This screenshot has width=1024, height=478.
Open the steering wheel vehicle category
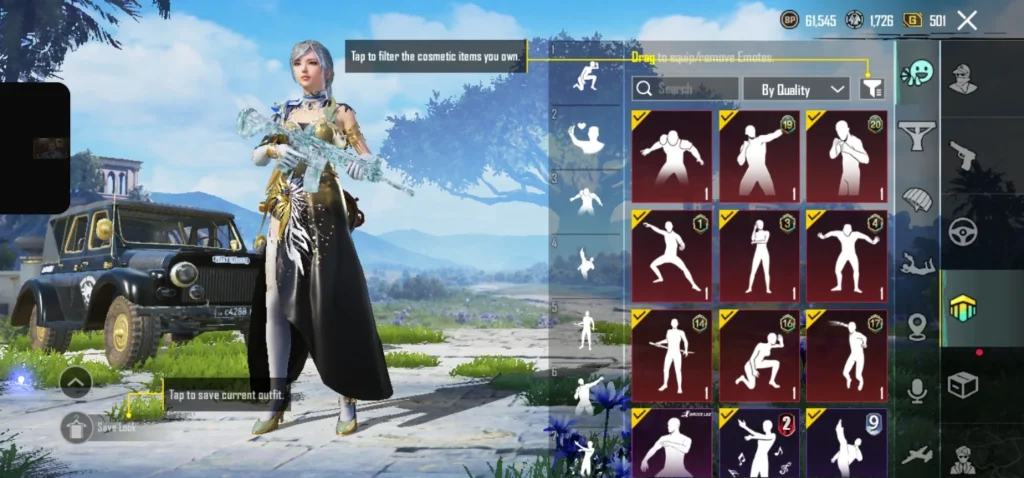point(963,230)
